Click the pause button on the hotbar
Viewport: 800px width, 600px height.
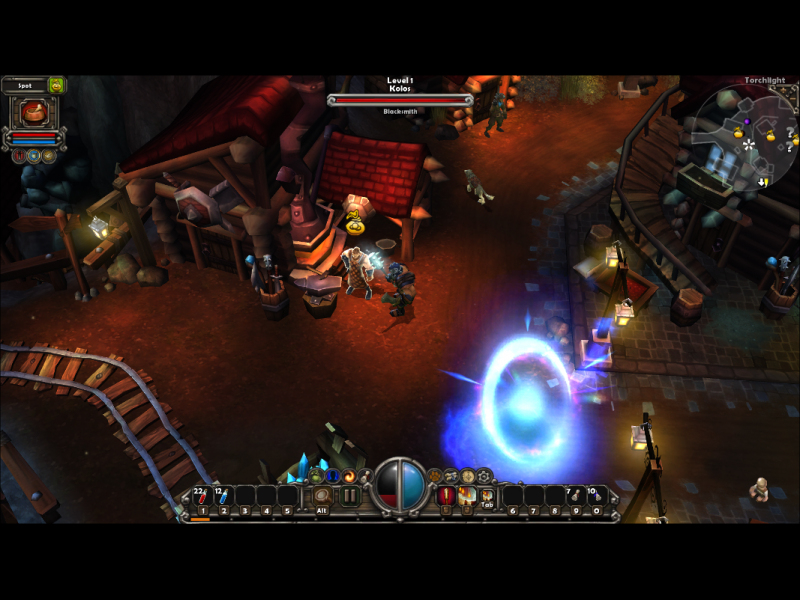click(x=350, y=496)
